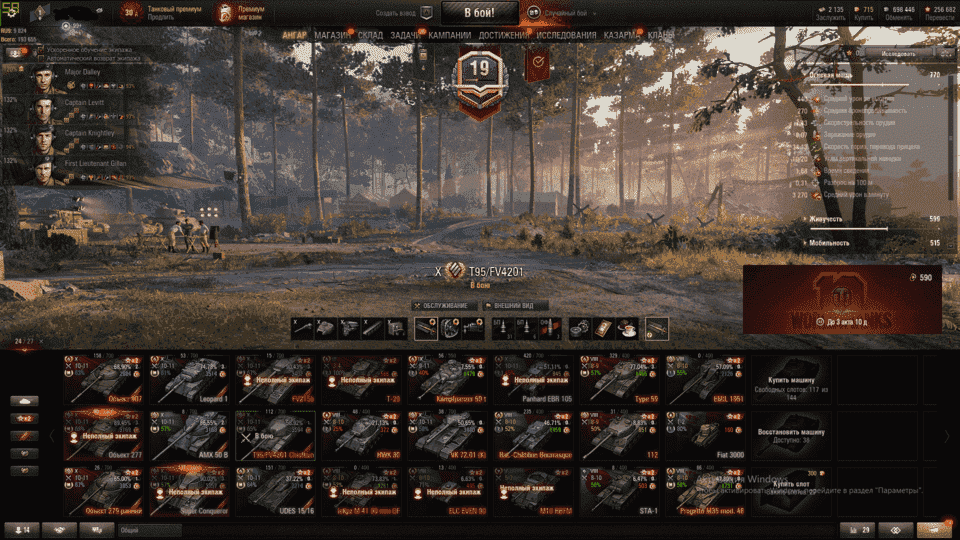Click the coffee cup consumable slot
Viewport: 960px width, 540px height.
pos(627,328)
